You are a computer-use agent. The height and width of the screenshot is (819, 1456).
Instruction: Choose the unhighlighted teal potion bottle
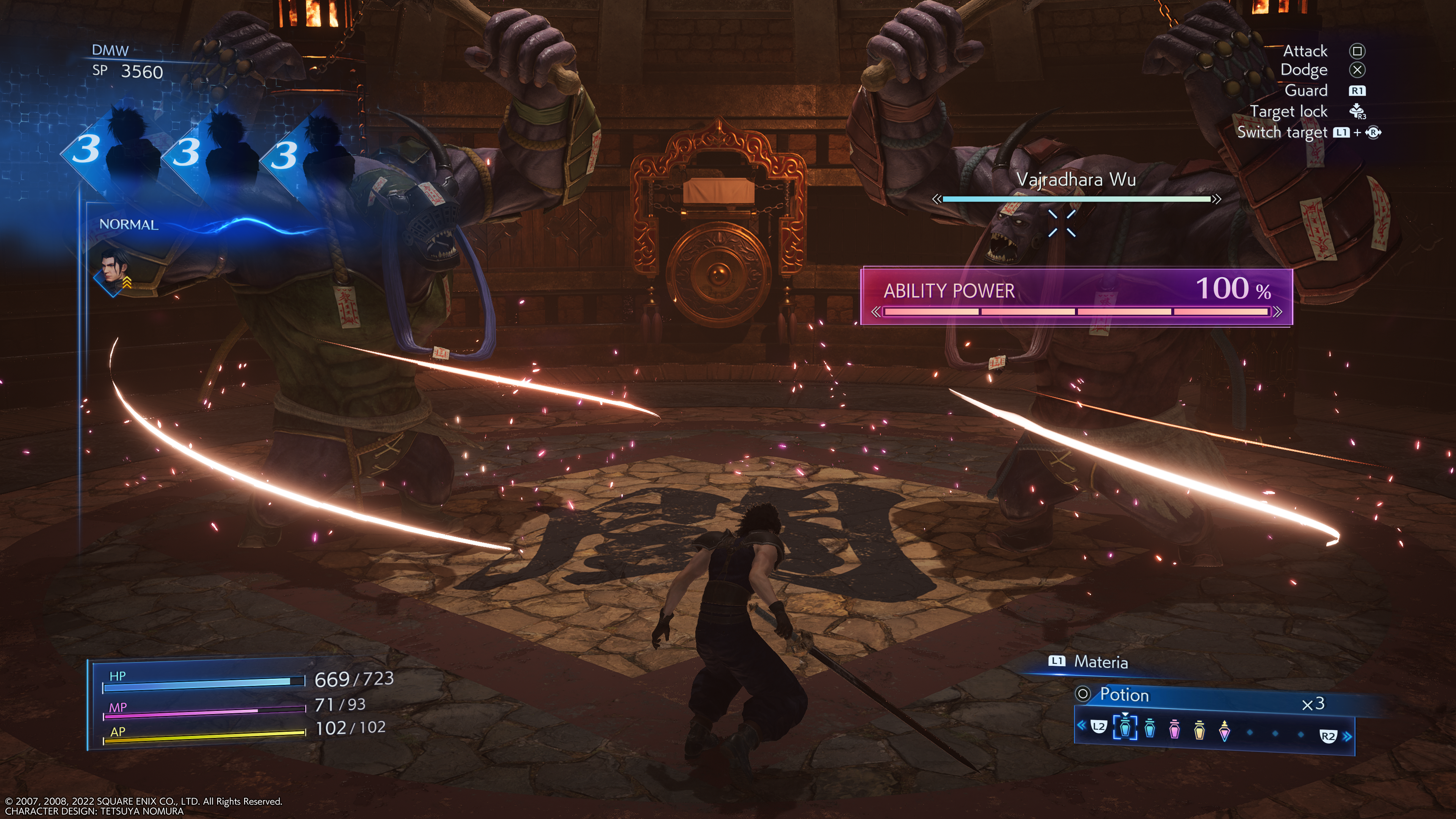pyautogui.click(x=1150, y=728)
